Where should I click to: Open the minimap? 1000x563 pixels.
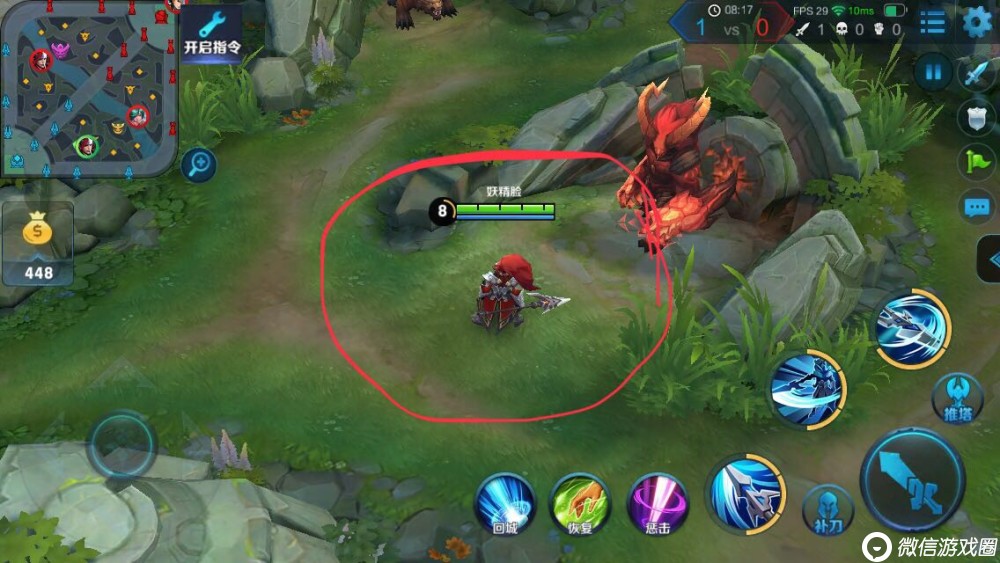tap(88, 88)
